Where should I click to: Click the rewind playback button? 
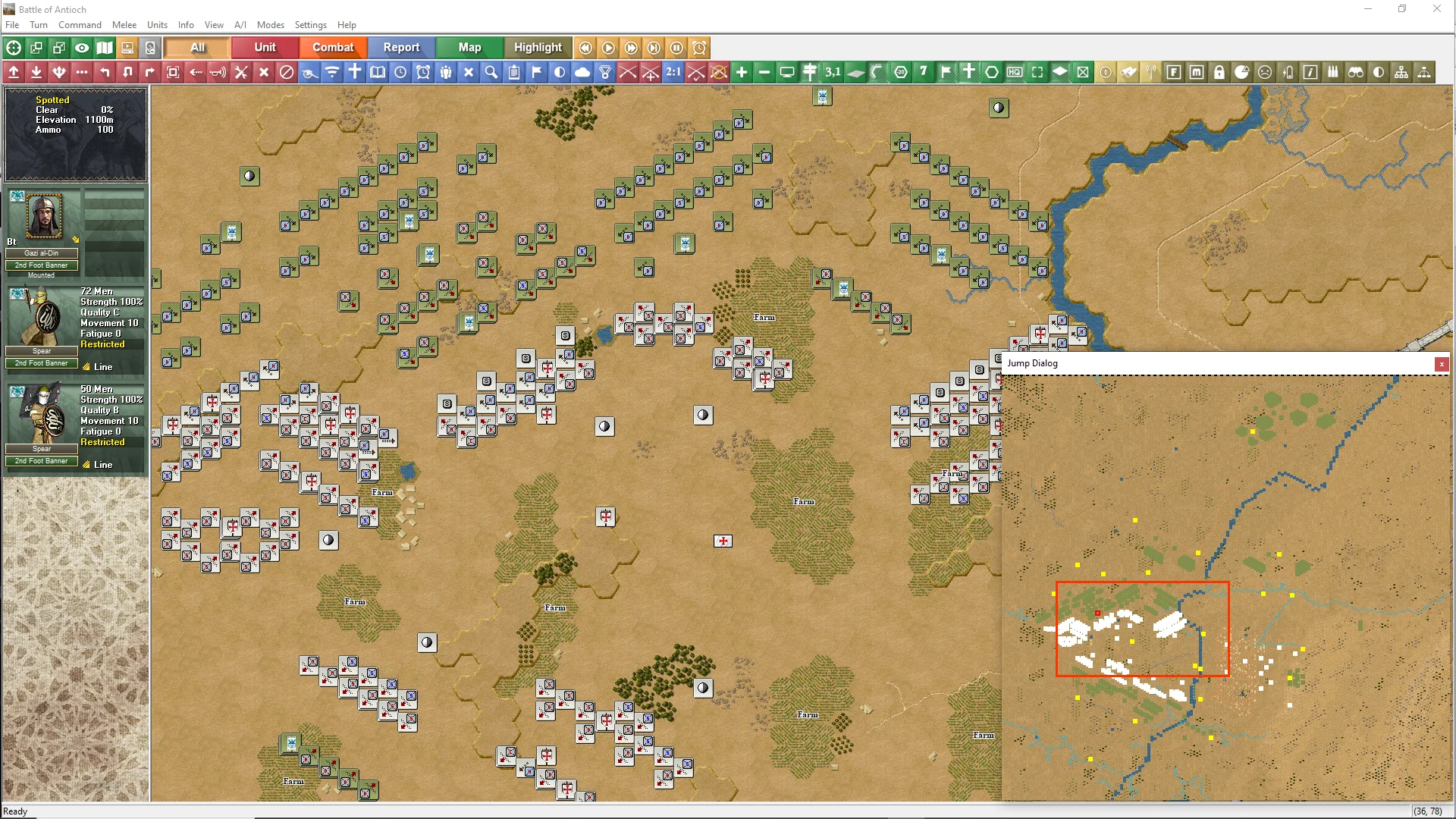pyautogui.click(x=585, y=48)
